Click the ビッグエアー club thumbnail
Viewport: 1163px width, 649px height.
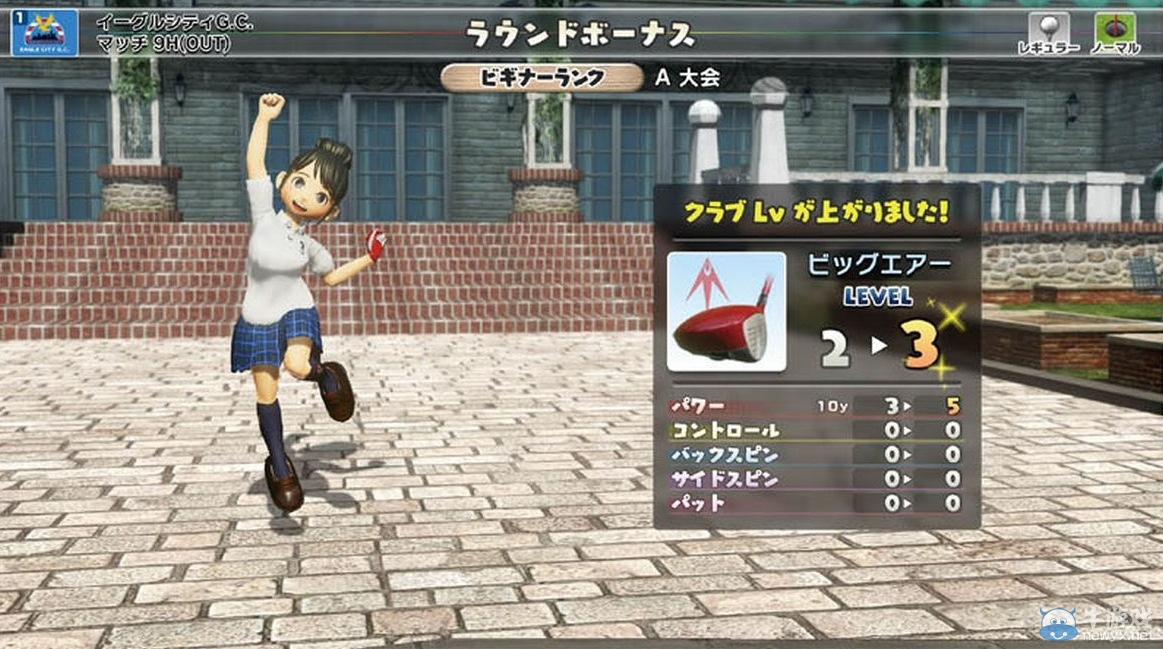pos(726,312)
